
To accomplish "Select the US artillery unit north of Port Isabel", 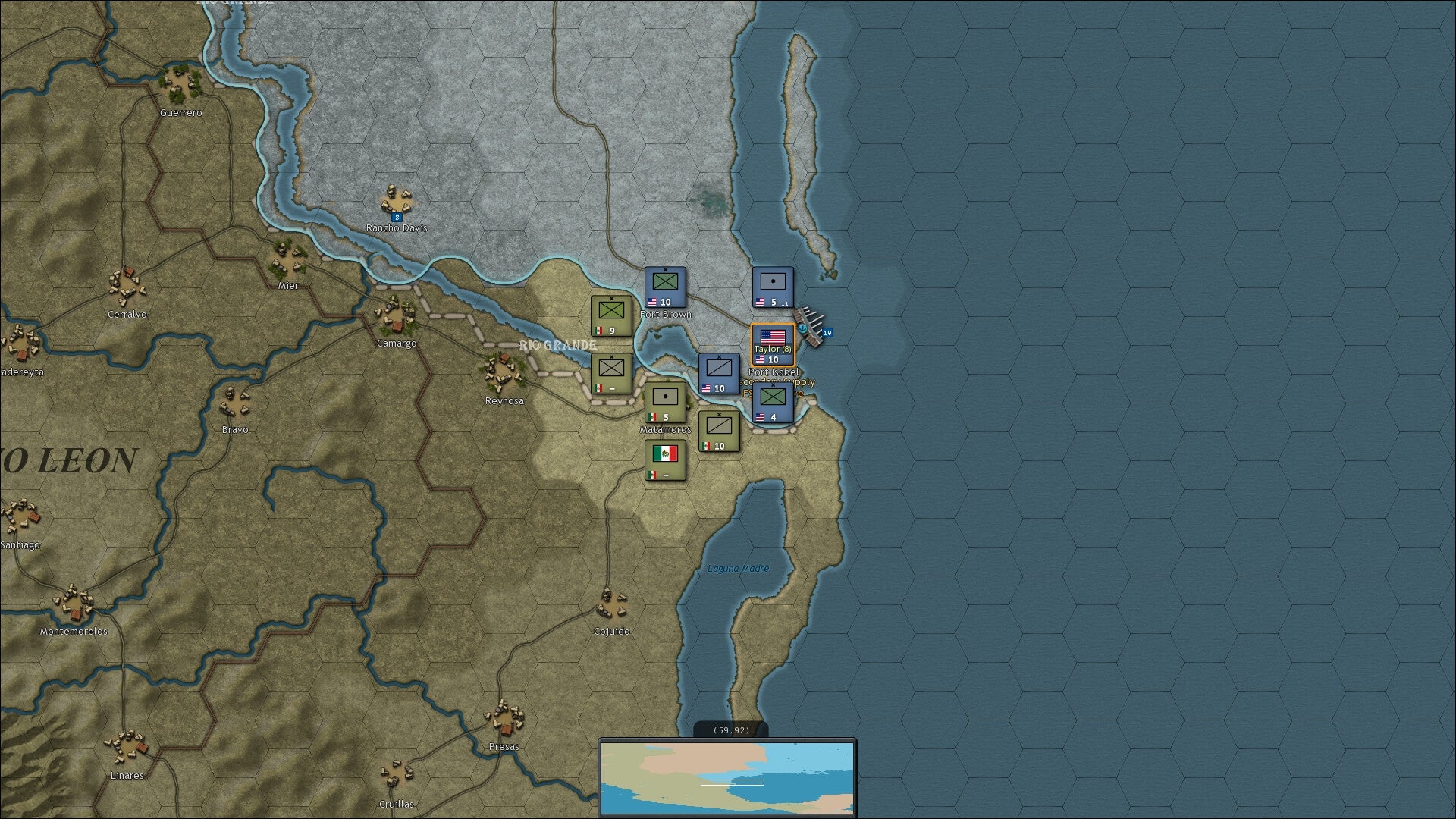I will coord(772,287).
